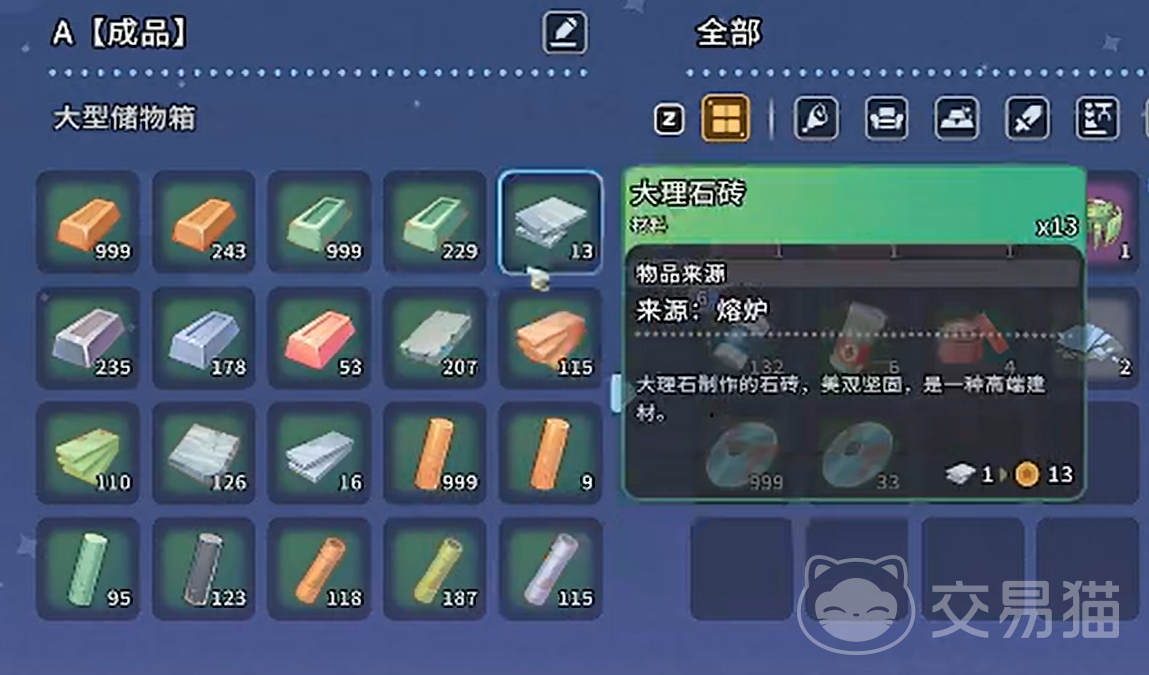Viewport: 1149px width, 675px height.
Task: Show the butterfly net tools category
Action: [816, 120]
